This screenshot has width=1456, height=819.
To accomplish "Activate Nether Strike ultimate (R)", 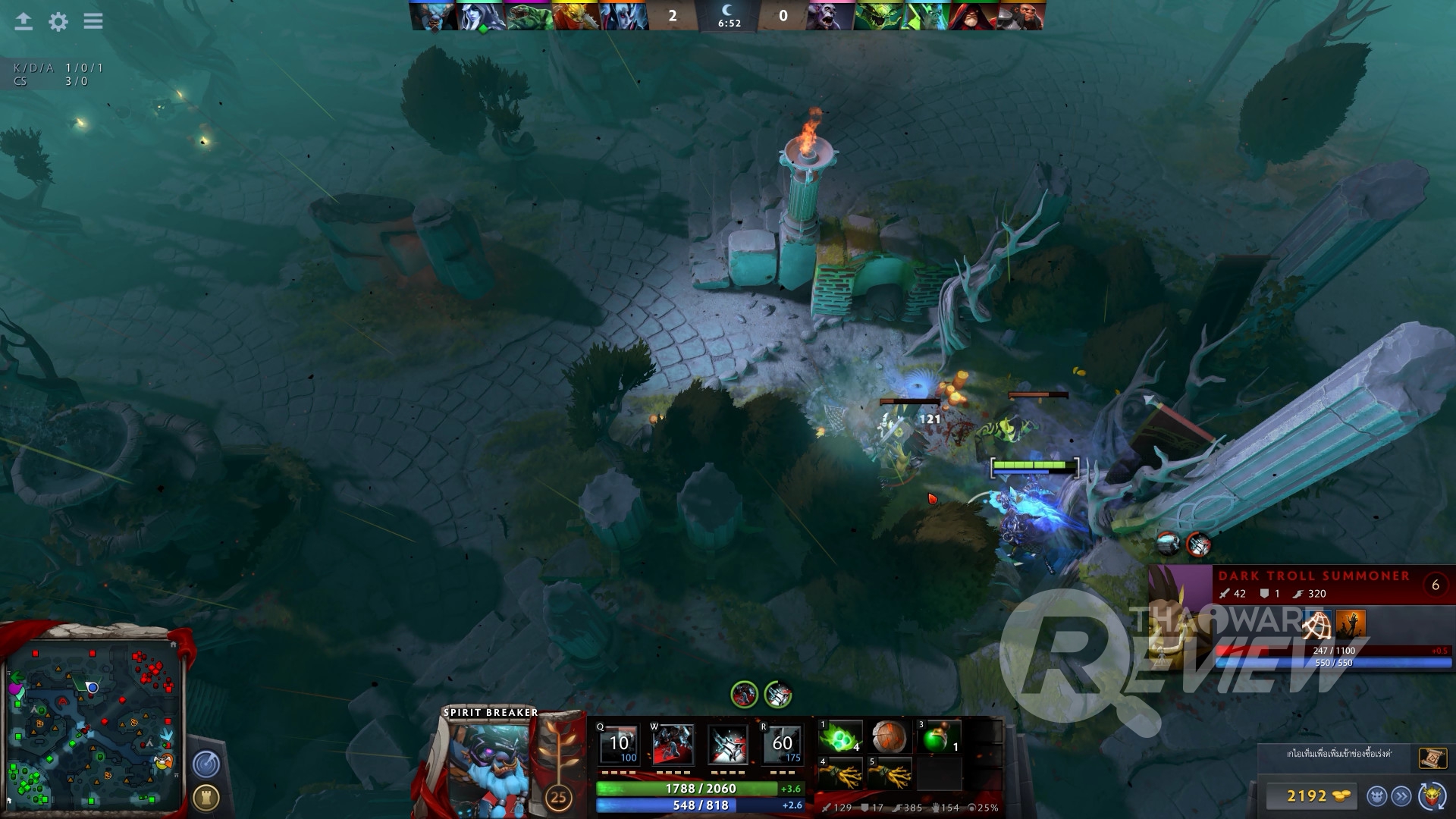I will pyautogui.click(x=783, y=745).
